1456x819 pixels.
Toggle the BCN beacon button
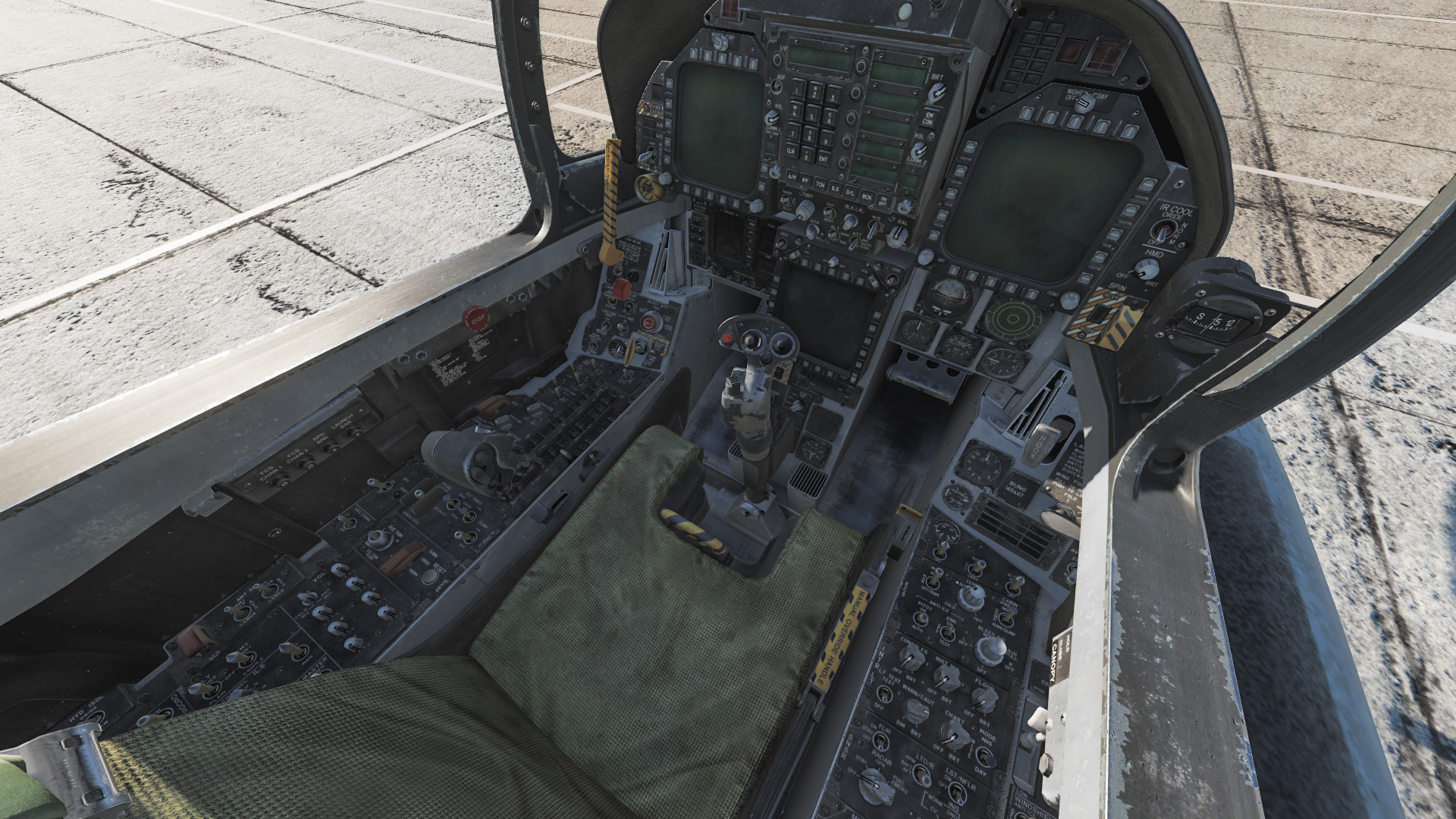click(868, 197)
